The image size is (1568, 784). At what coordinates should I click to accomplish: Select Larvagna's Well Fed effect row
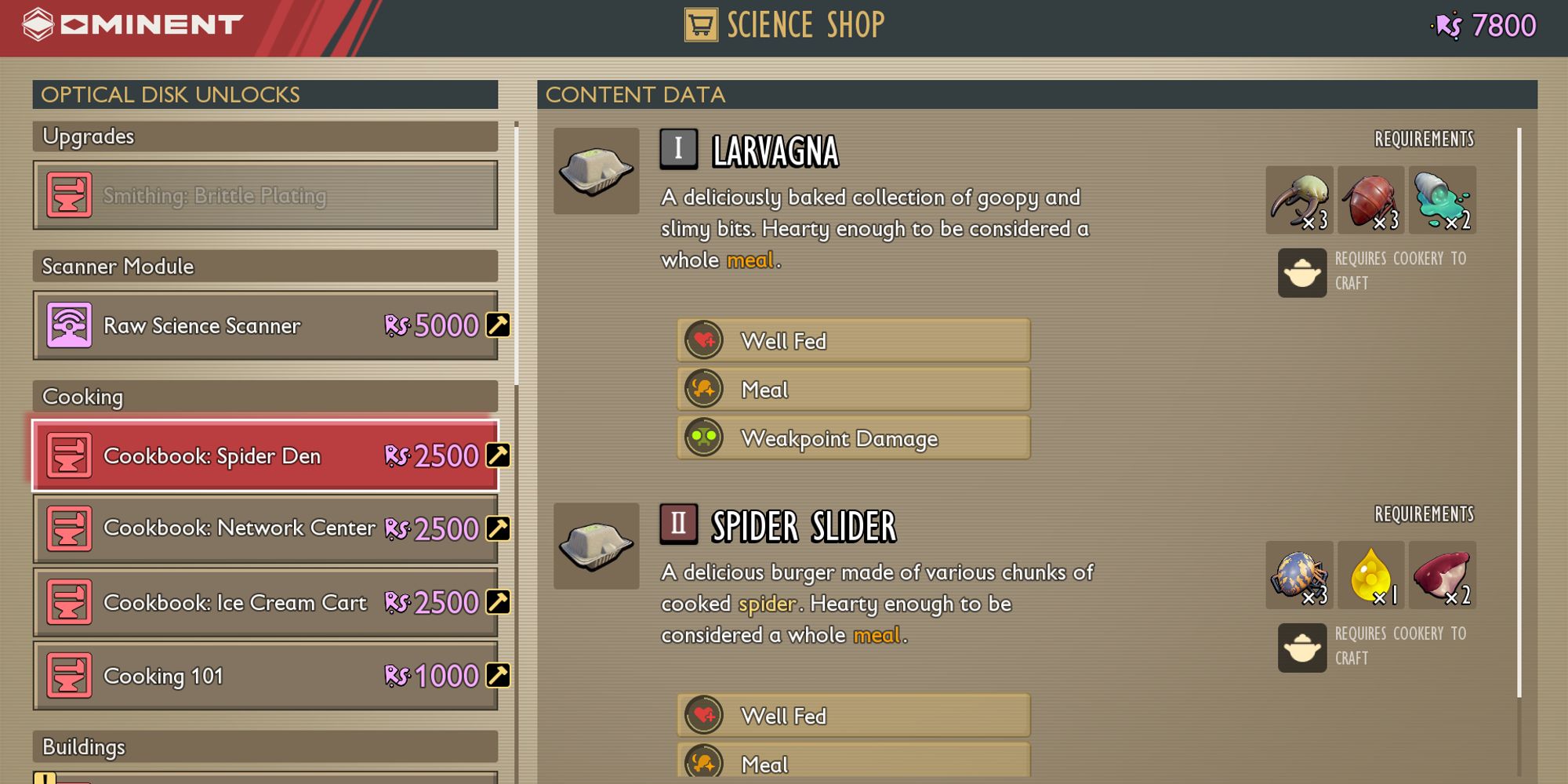(853, 341)
